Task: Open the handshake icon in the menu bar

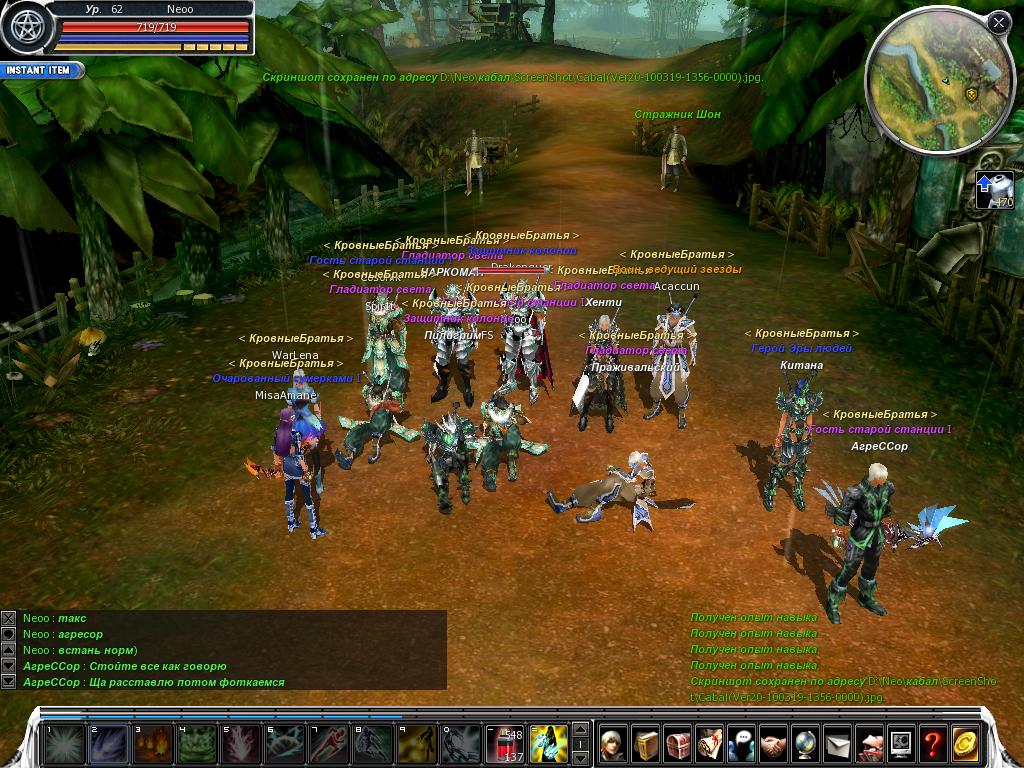Action: click(774, 744)
